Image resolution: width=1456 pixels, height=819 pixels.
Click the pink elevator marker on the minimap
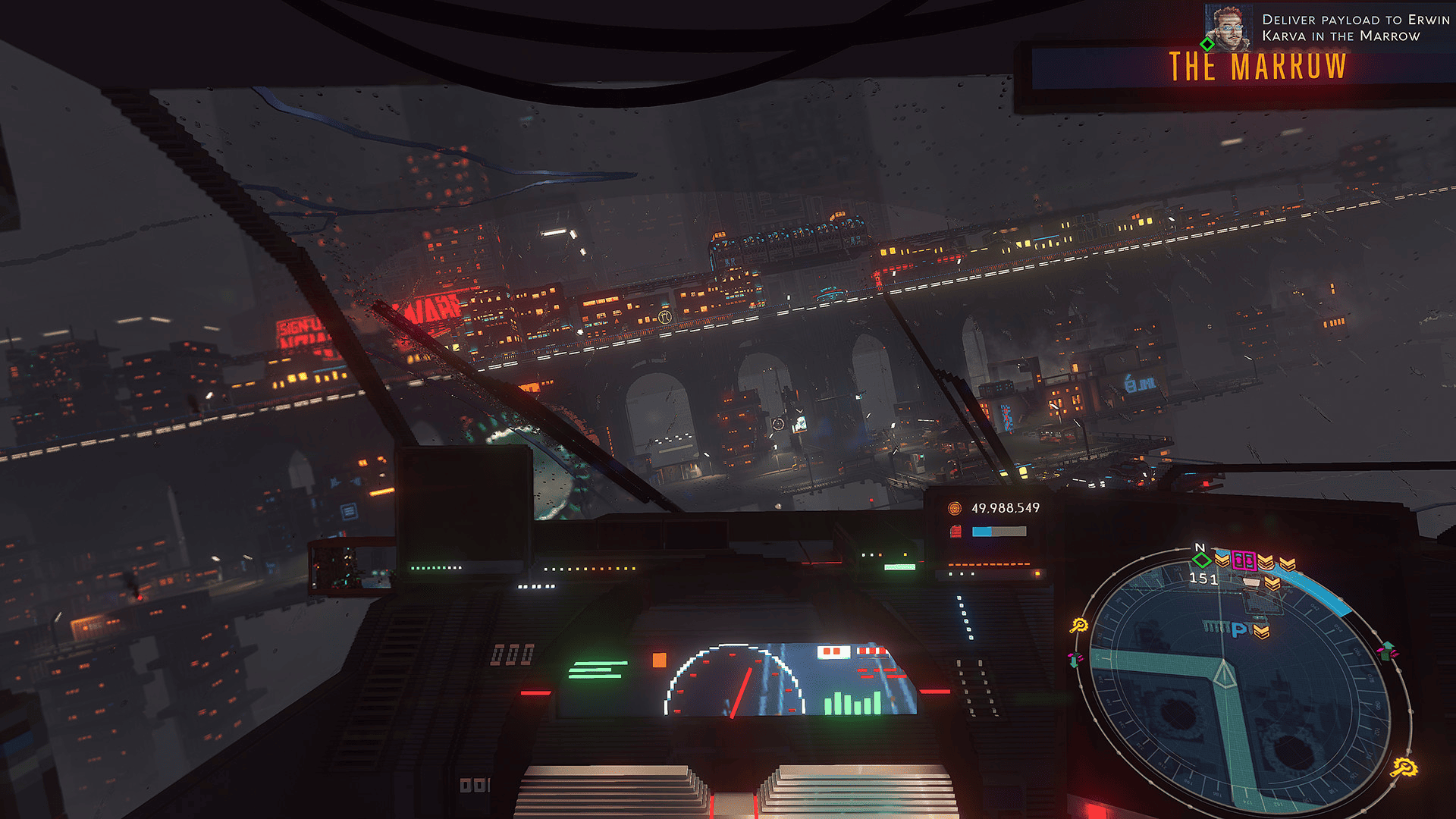(1245, 561)
